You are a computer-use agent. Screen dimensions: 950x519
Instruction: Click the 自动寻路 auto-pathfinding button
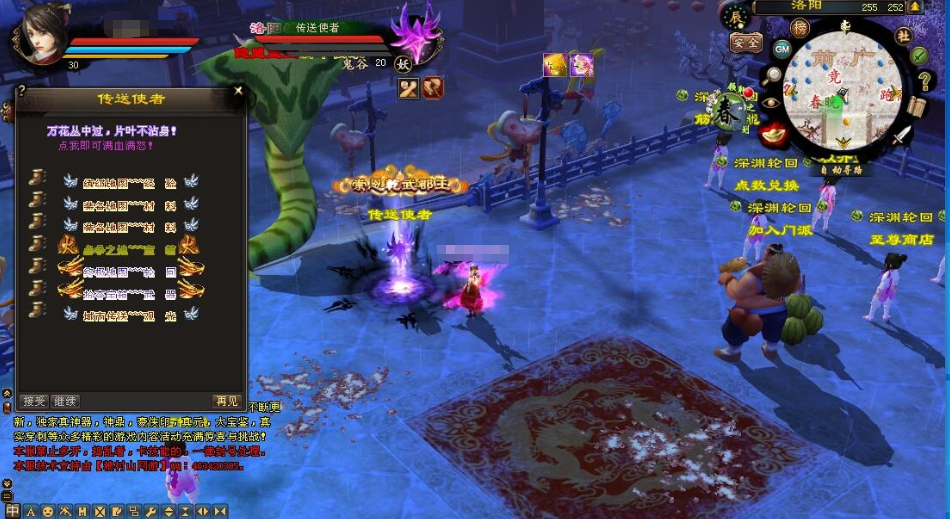pos(842,170)
